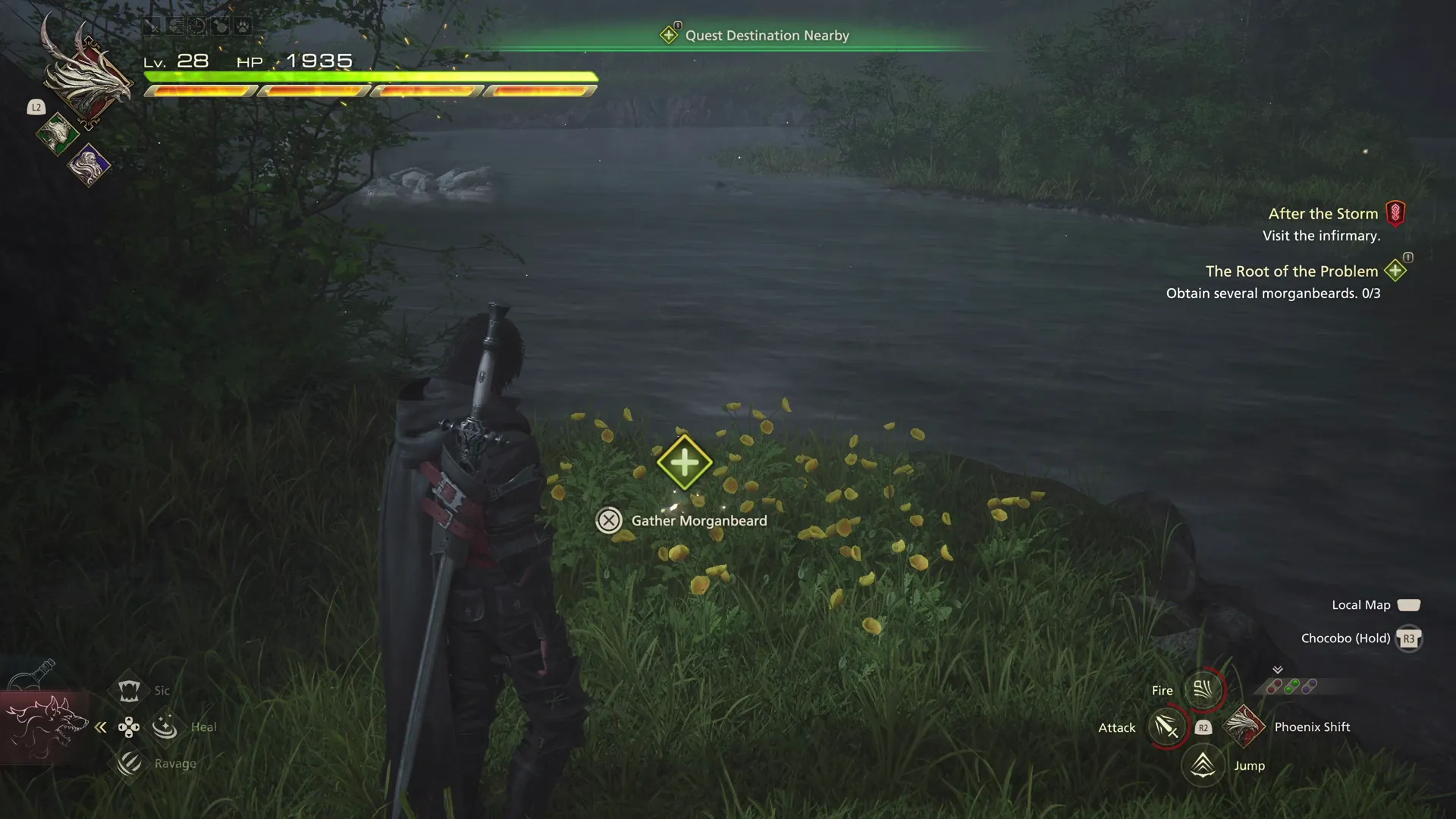Toggle the purple accessory slot indicator
This screenshot has height=819, width=1456.
point(1310,686)
